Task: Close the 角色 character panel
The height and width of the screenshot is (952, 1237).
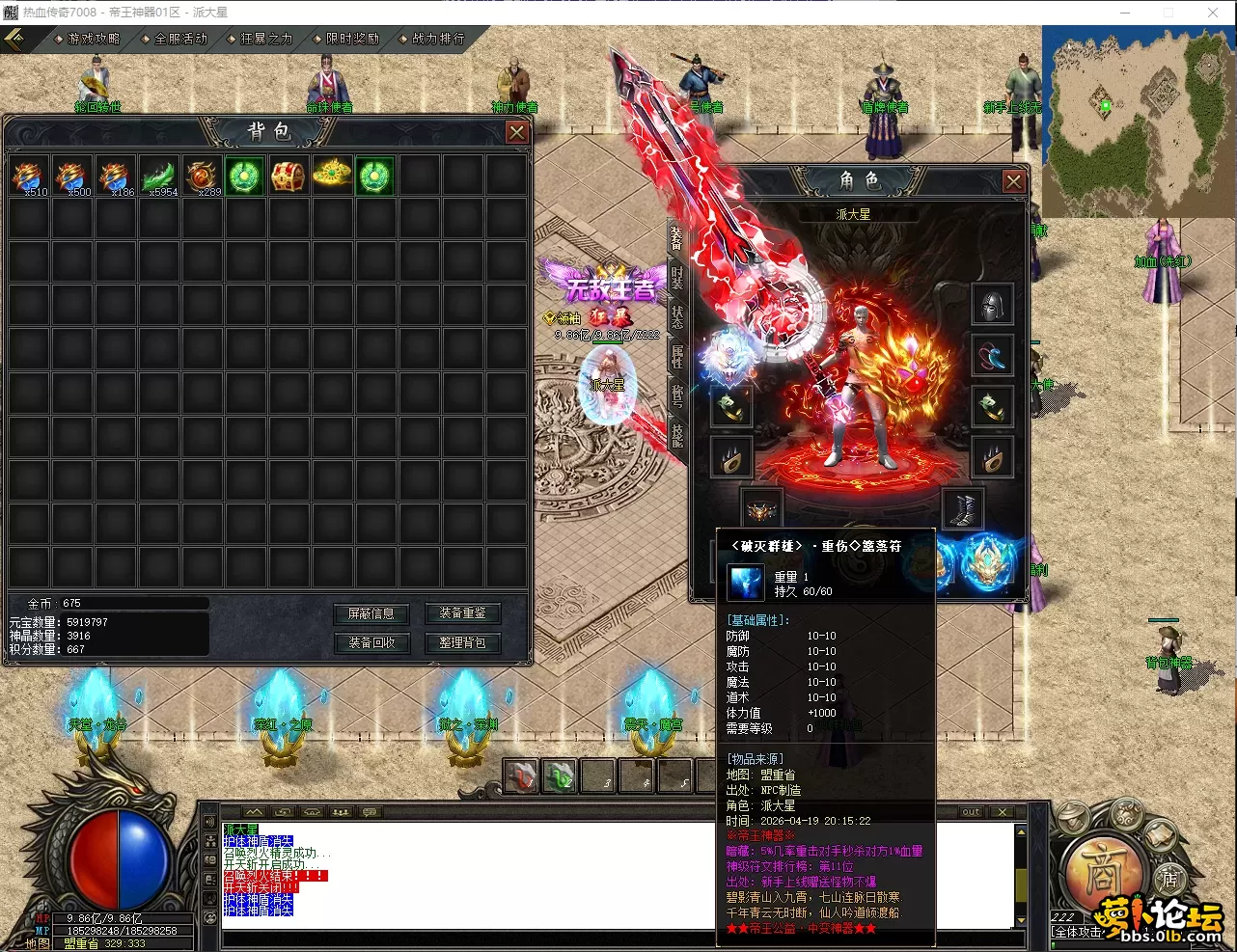Action: pyautogui.click(x=1013, y=181)
